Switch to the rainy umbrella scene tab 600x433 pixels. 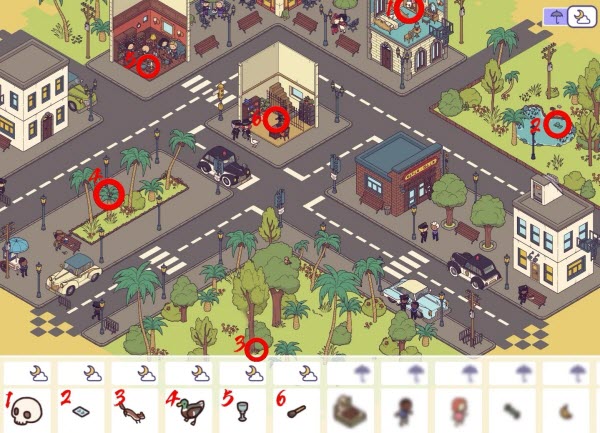pos(555,16)
